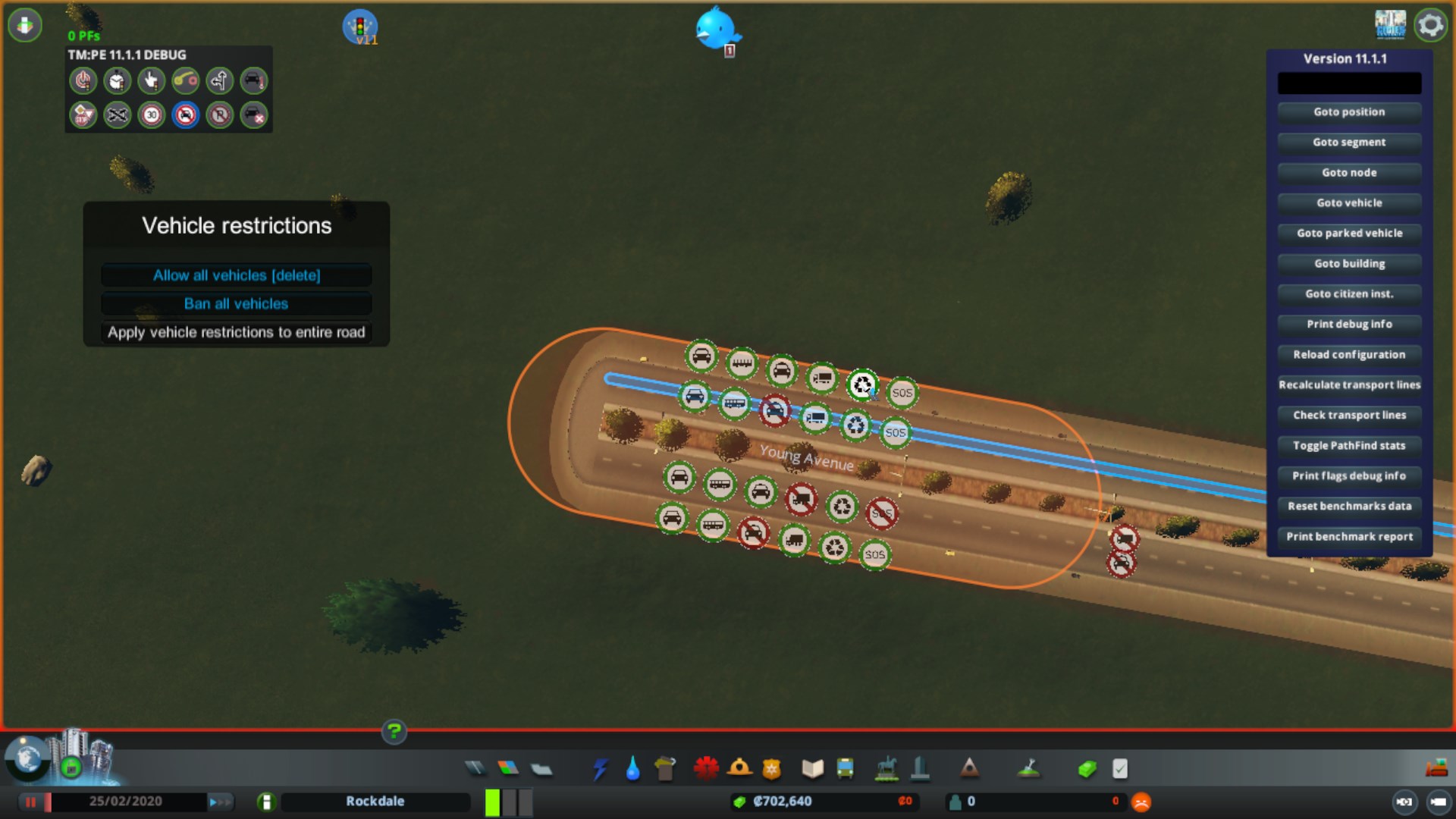Open the electricity build menu
This screenshot has width=1456, height=819.
coord(601,769)
